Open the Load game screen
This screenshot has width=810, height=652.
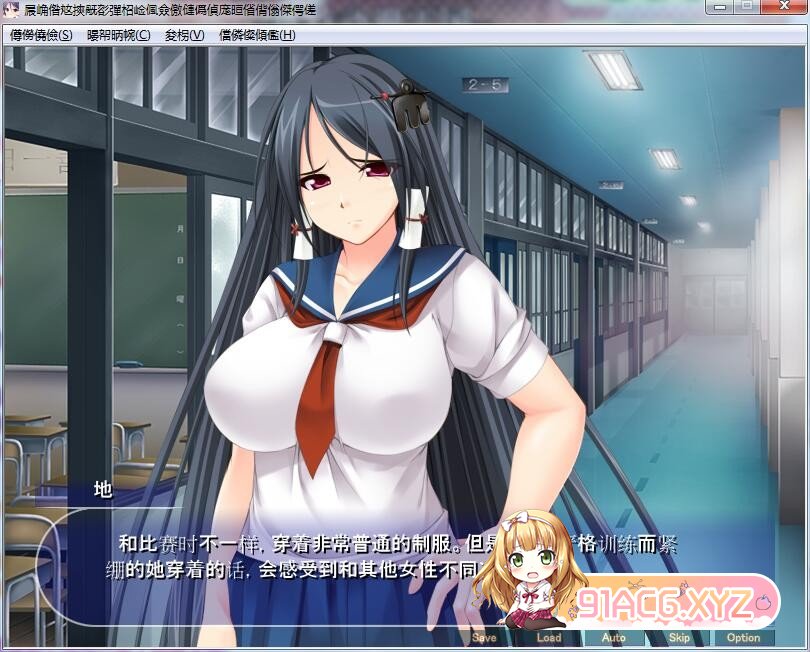[549, 637]
